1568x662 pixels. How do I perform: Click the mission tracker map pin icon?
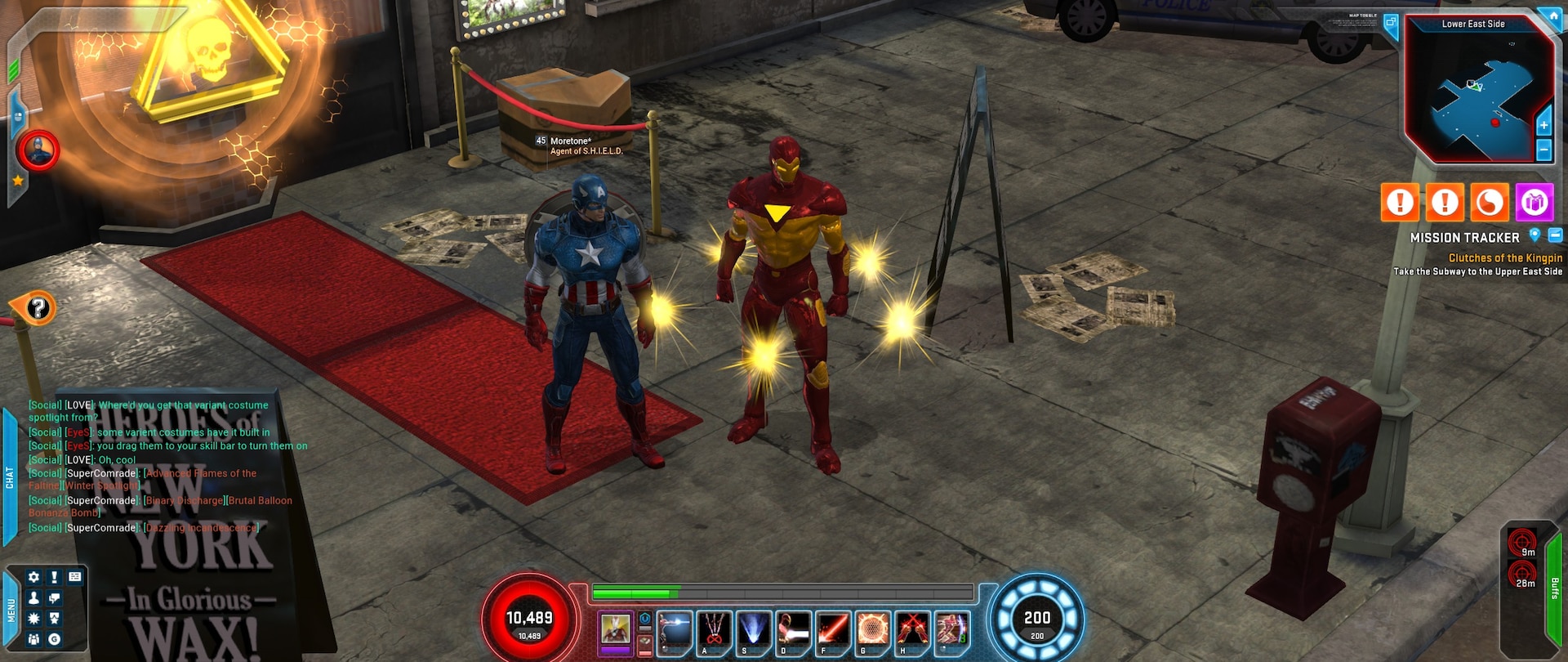coord(1535,235)
